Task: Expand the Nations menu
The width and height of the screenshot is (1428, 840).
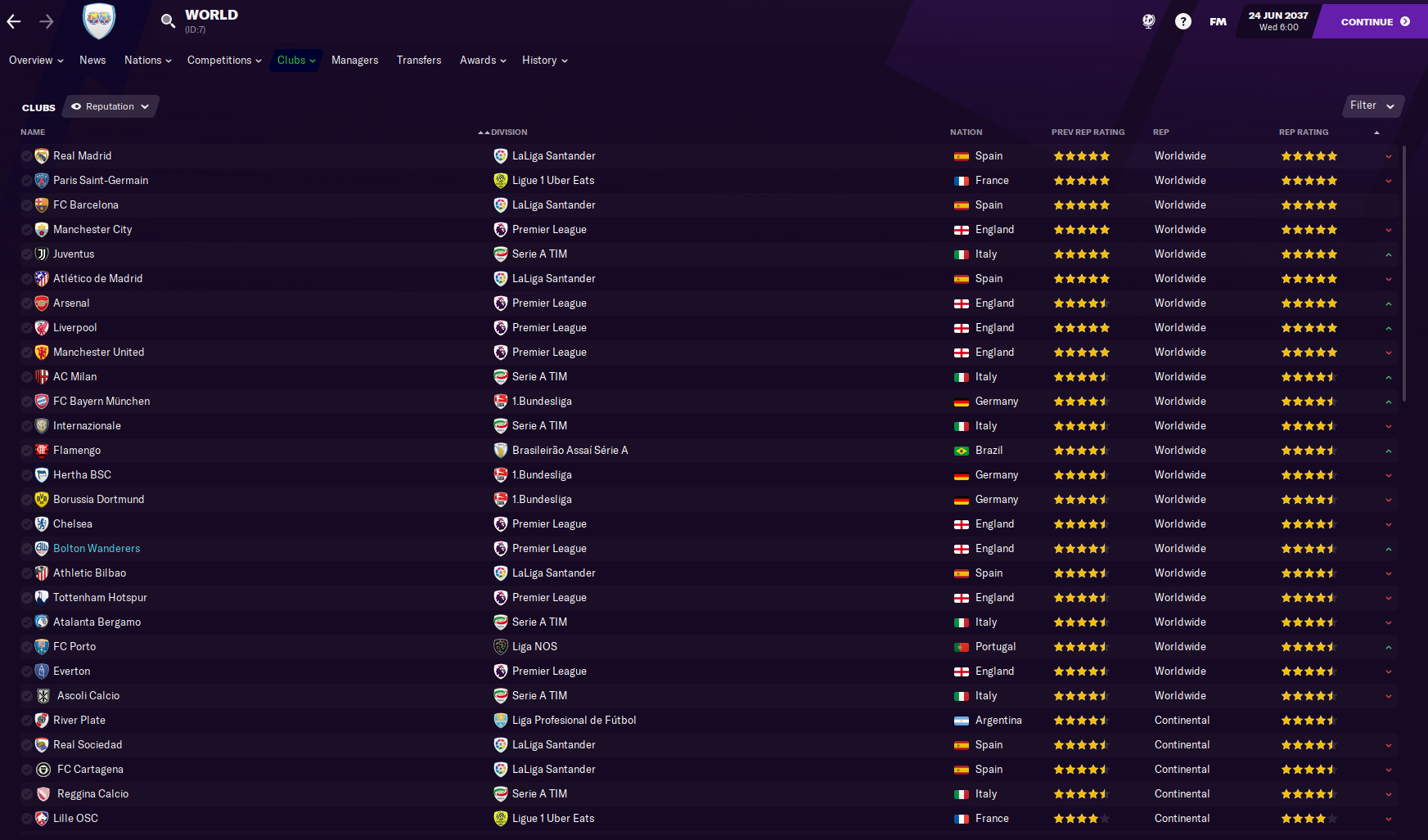Action: click(147, 61)
